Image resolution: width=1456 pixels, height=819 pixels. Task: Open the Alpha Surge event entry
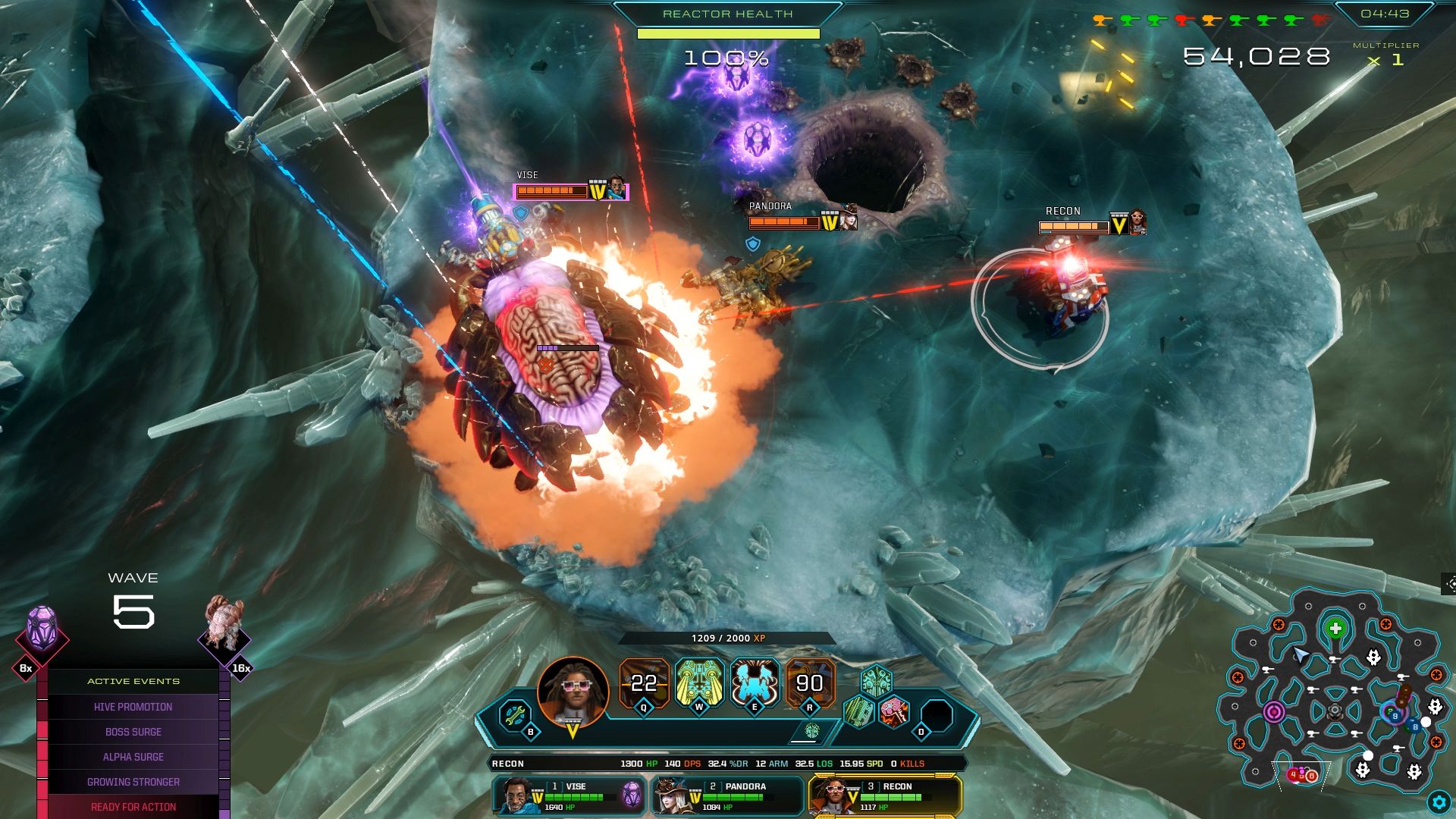coord(133,757)
